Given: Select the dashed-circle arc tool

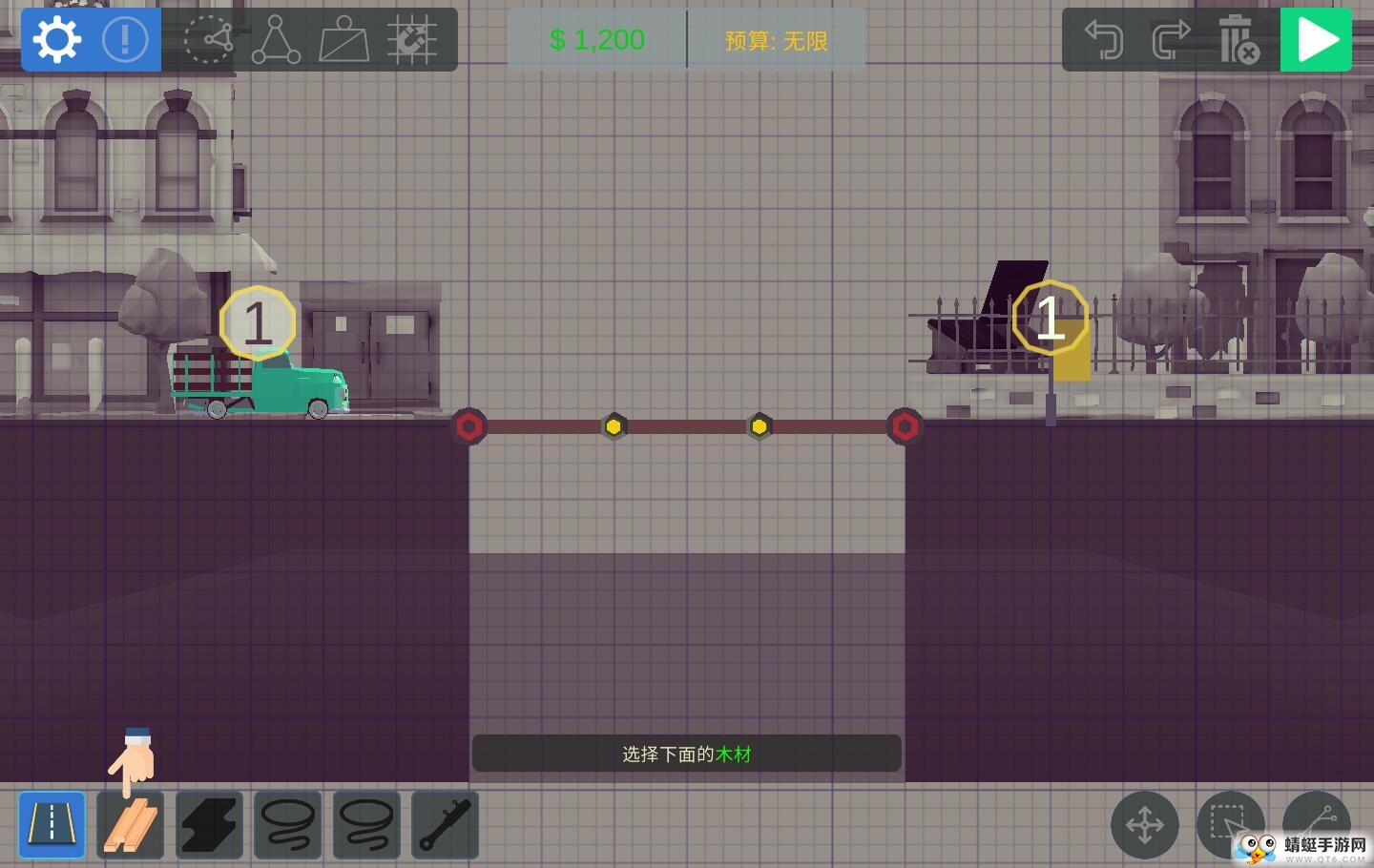Looking at the screenshot, I should 208,40.
